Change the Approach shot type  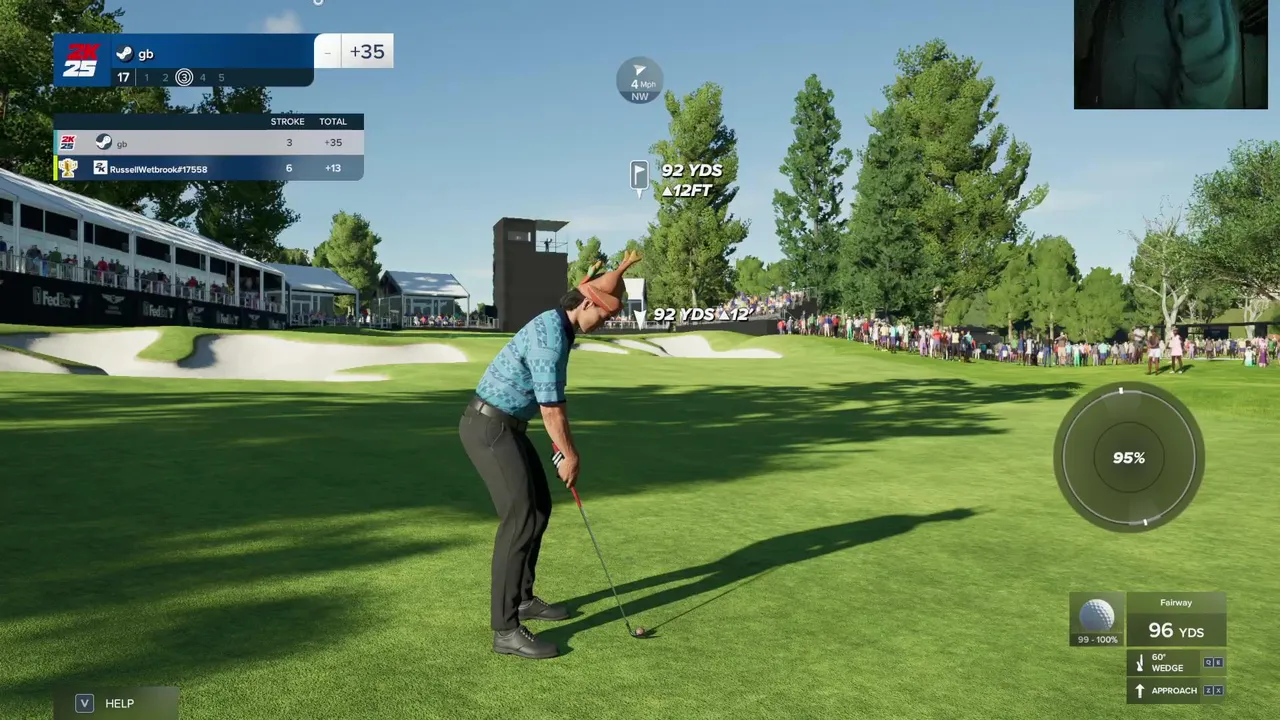coord(1175,690)
